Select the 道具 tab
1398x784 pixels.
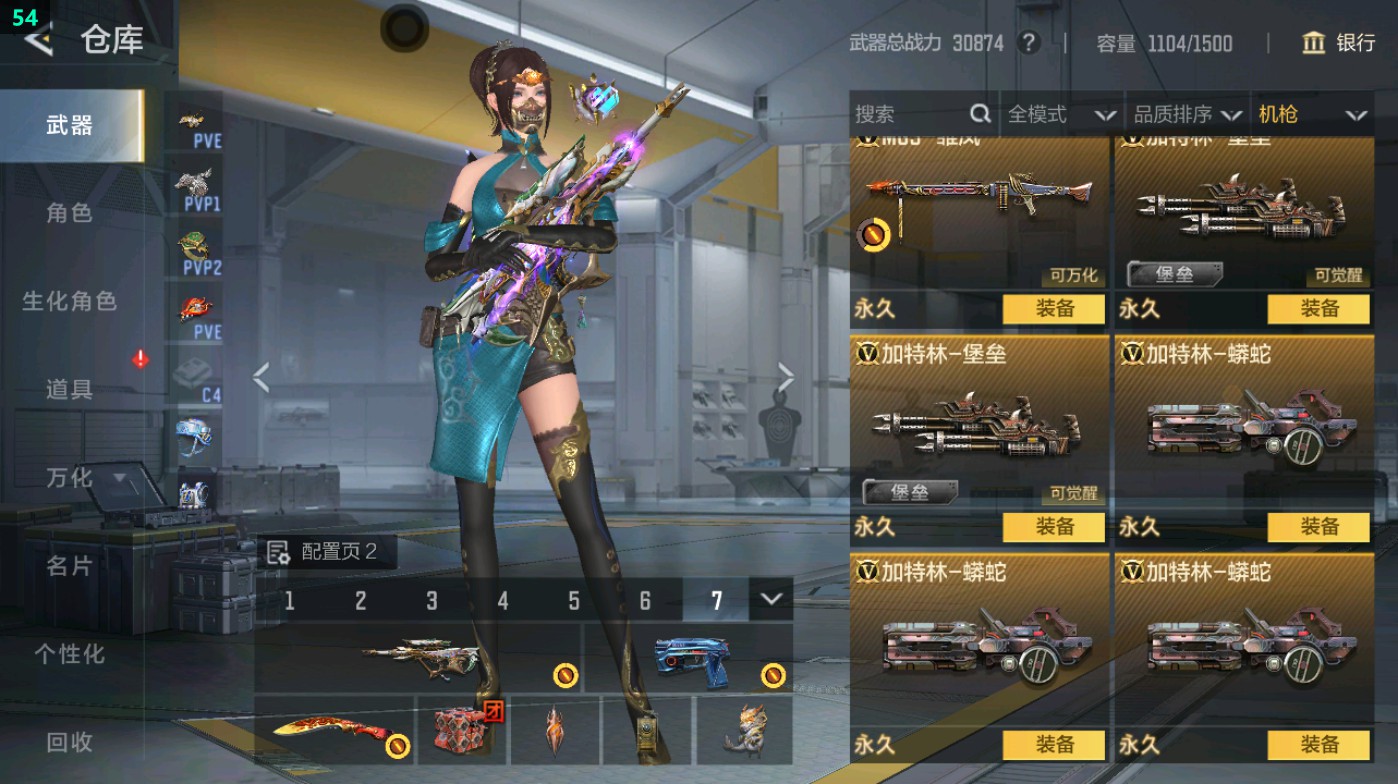tap(69, 389)
